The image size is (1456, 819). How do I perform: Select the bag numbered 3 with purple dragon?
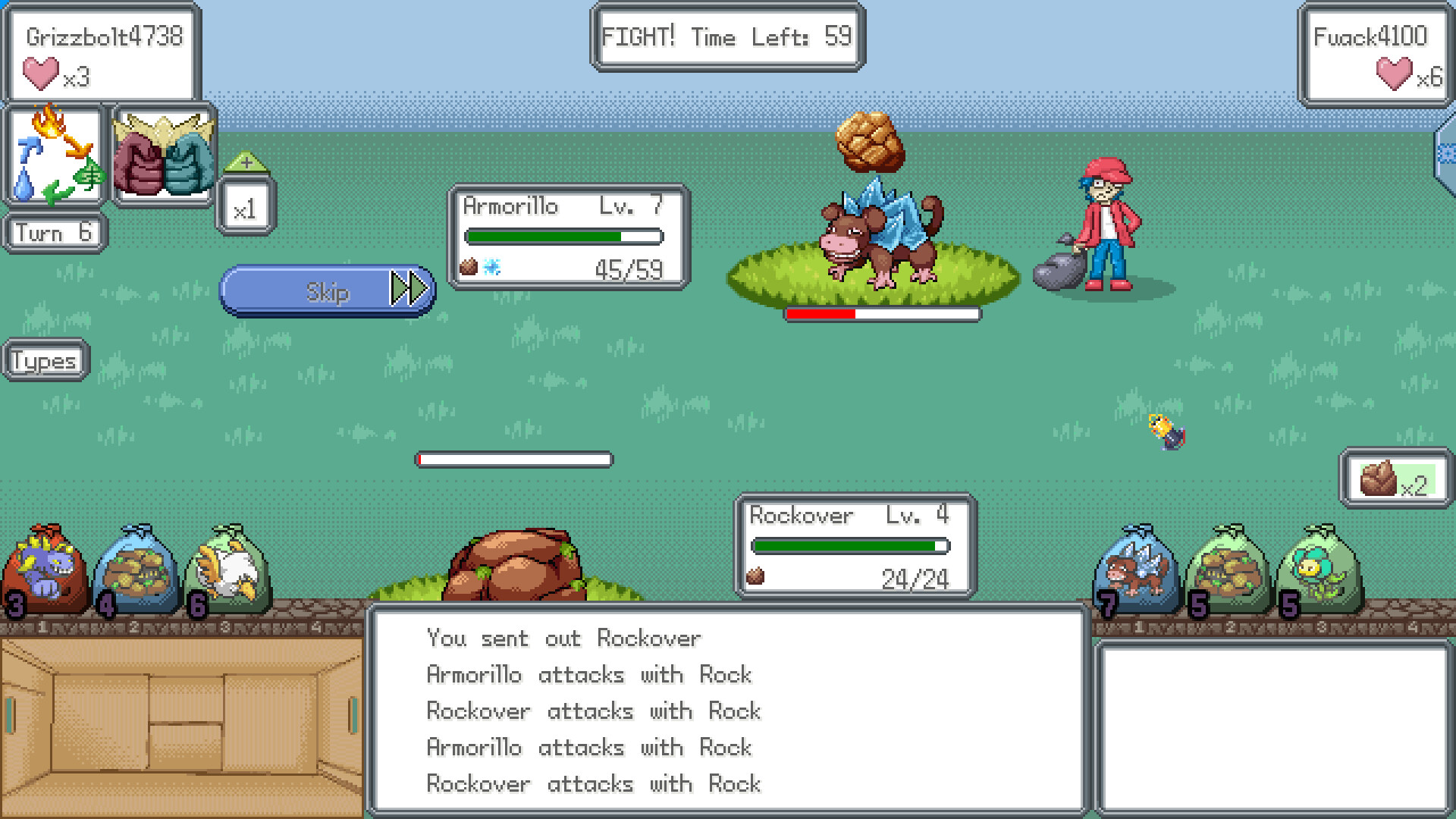[x=45, y=573]
